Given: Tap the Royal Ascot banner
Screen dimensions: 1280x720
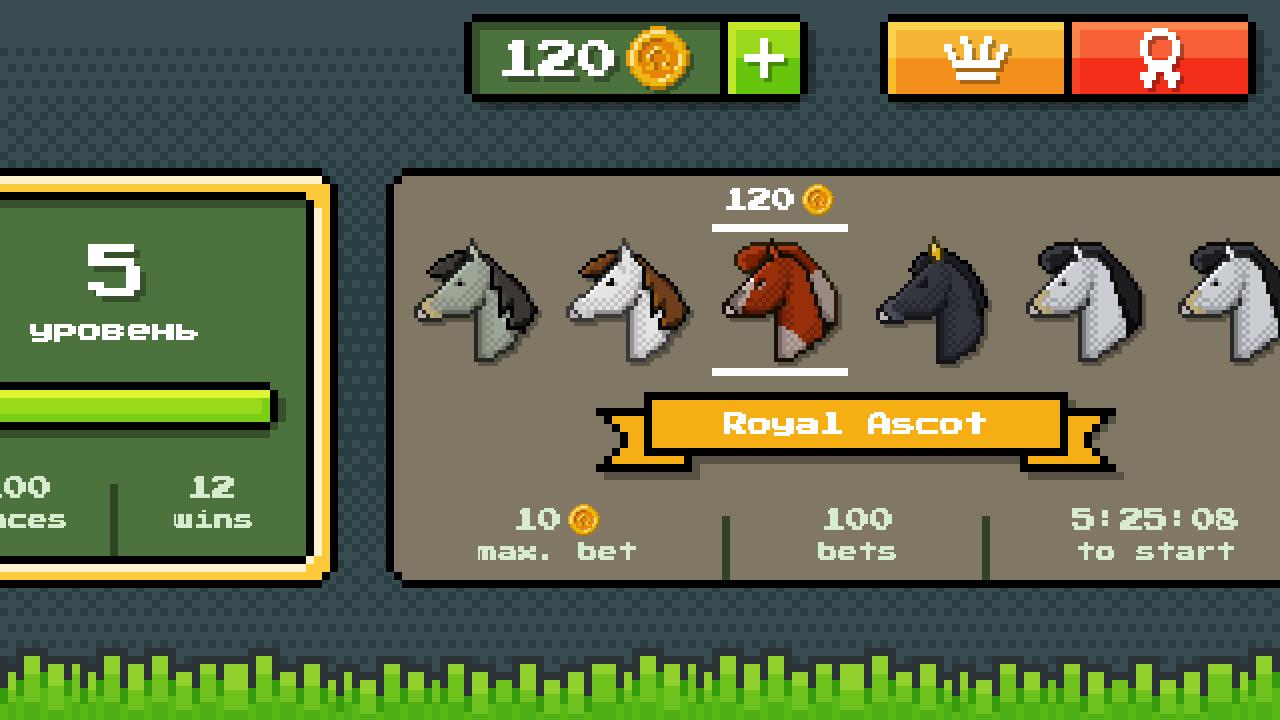Looking at the screenshot, I should [x=855, y=423].
